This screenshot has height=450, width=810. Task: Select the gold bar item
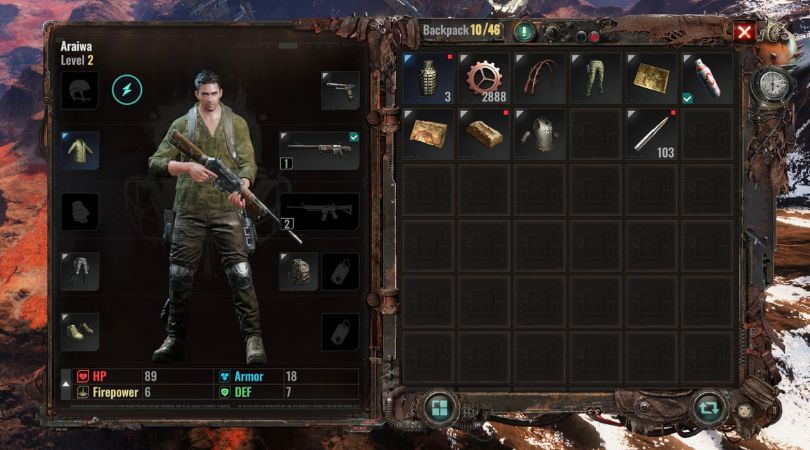click(484, 134)
